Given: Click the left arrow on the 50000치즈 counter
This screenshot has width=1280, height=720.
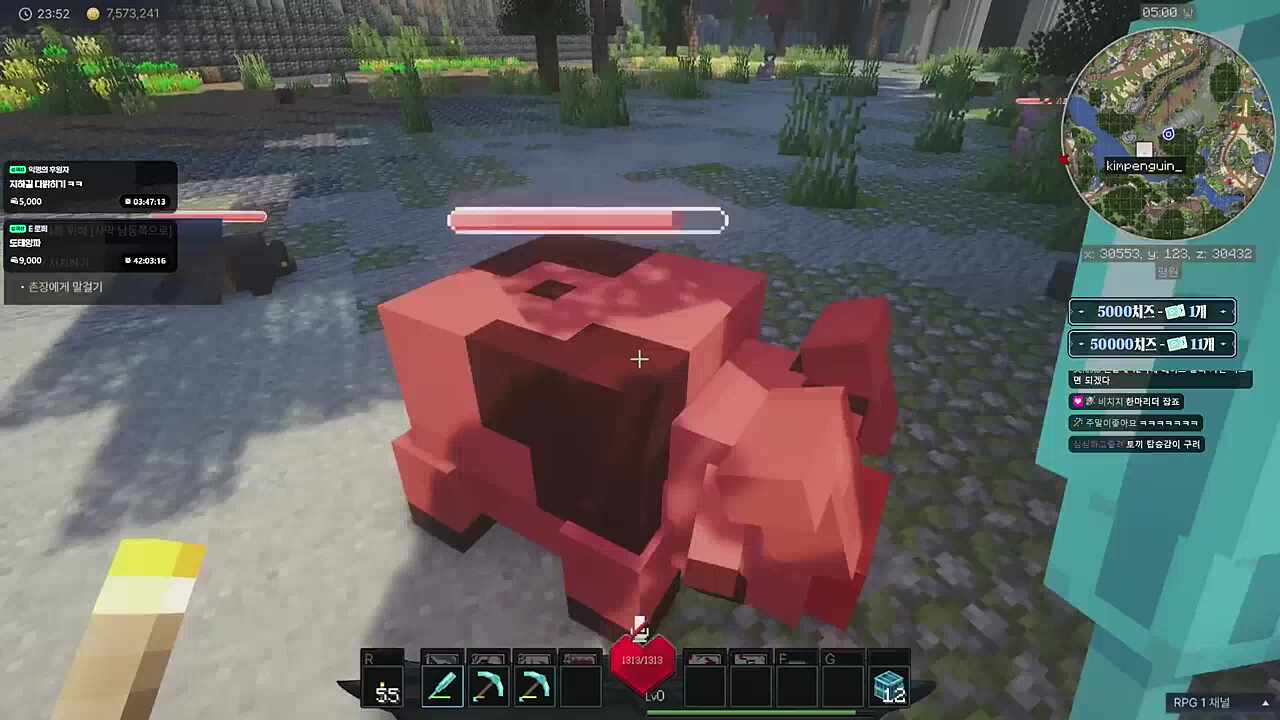Looking at the screenshot, I should pos(1080,343).
